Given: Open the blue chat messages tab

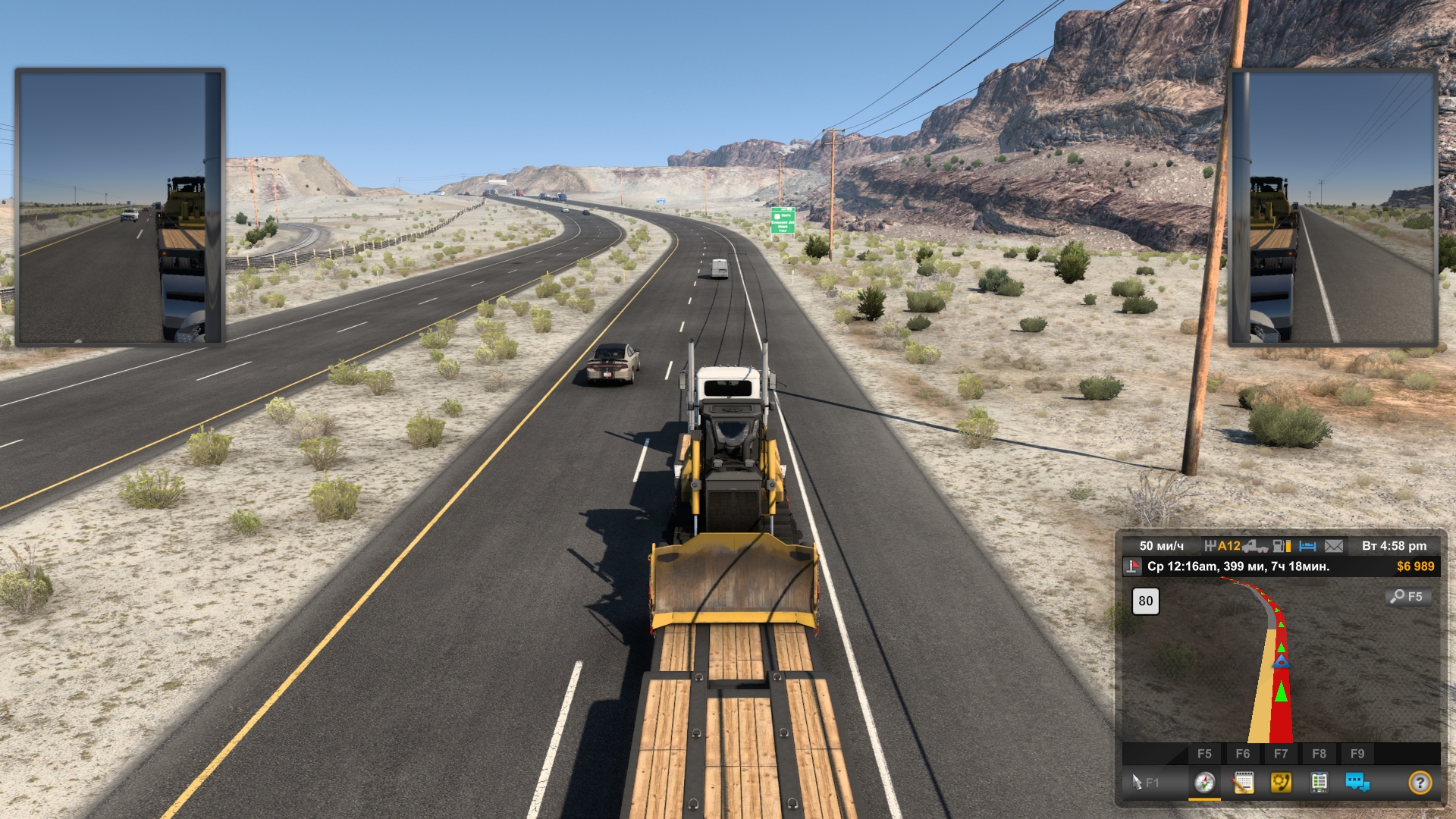Looking at the screenshot, I should (x=1357, y=782).
